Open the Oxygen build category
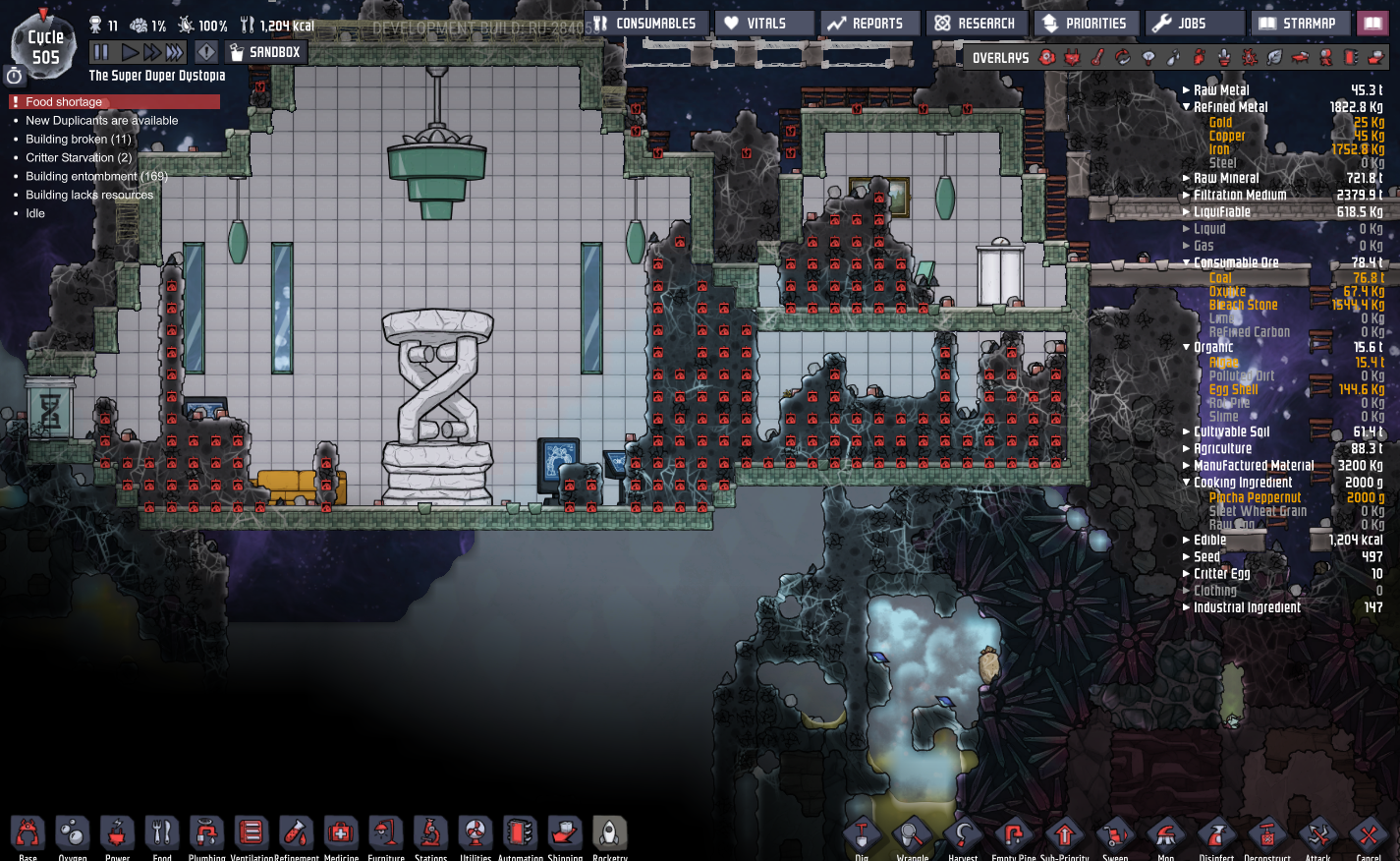 (x=73, y=834)
